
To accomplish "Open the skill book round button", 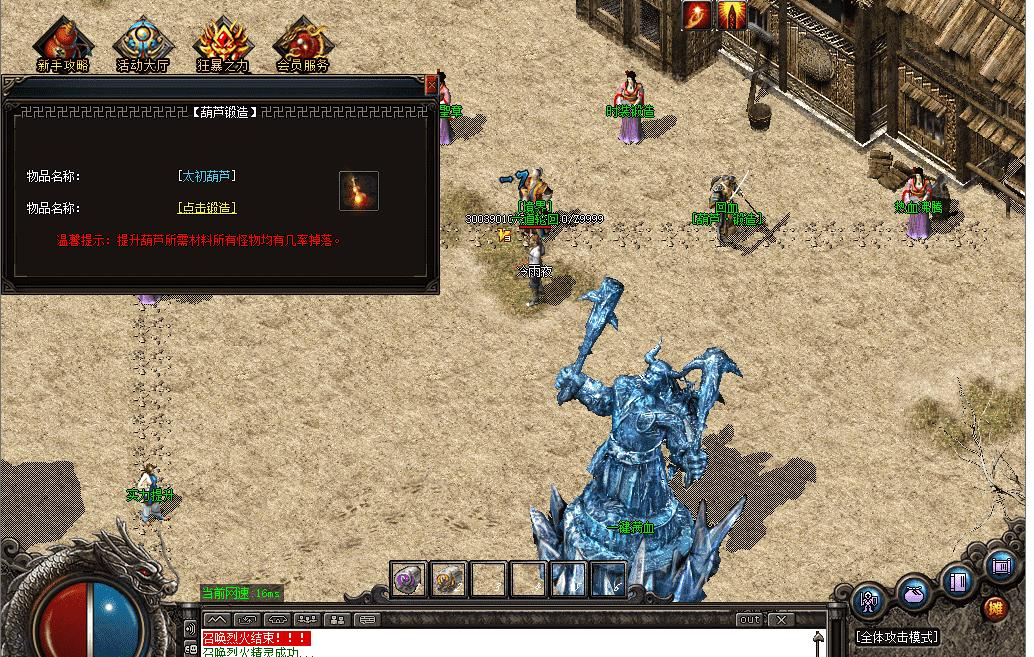I will tap(959, 580).
